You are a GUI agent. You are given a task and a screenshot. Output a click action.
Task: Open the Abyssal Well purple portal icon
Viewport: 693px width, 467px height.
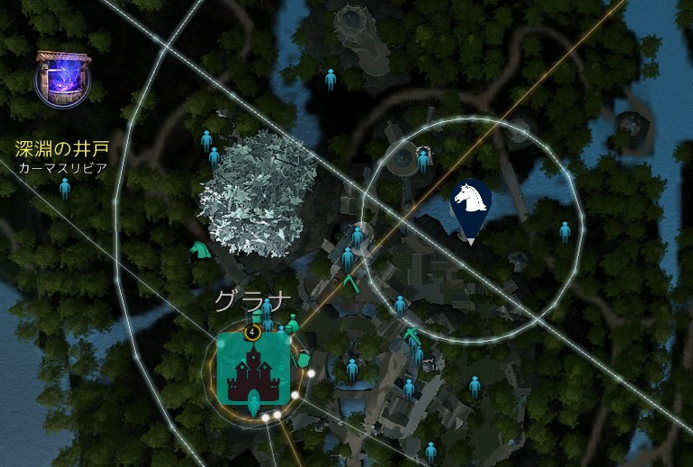coord(63,79)
